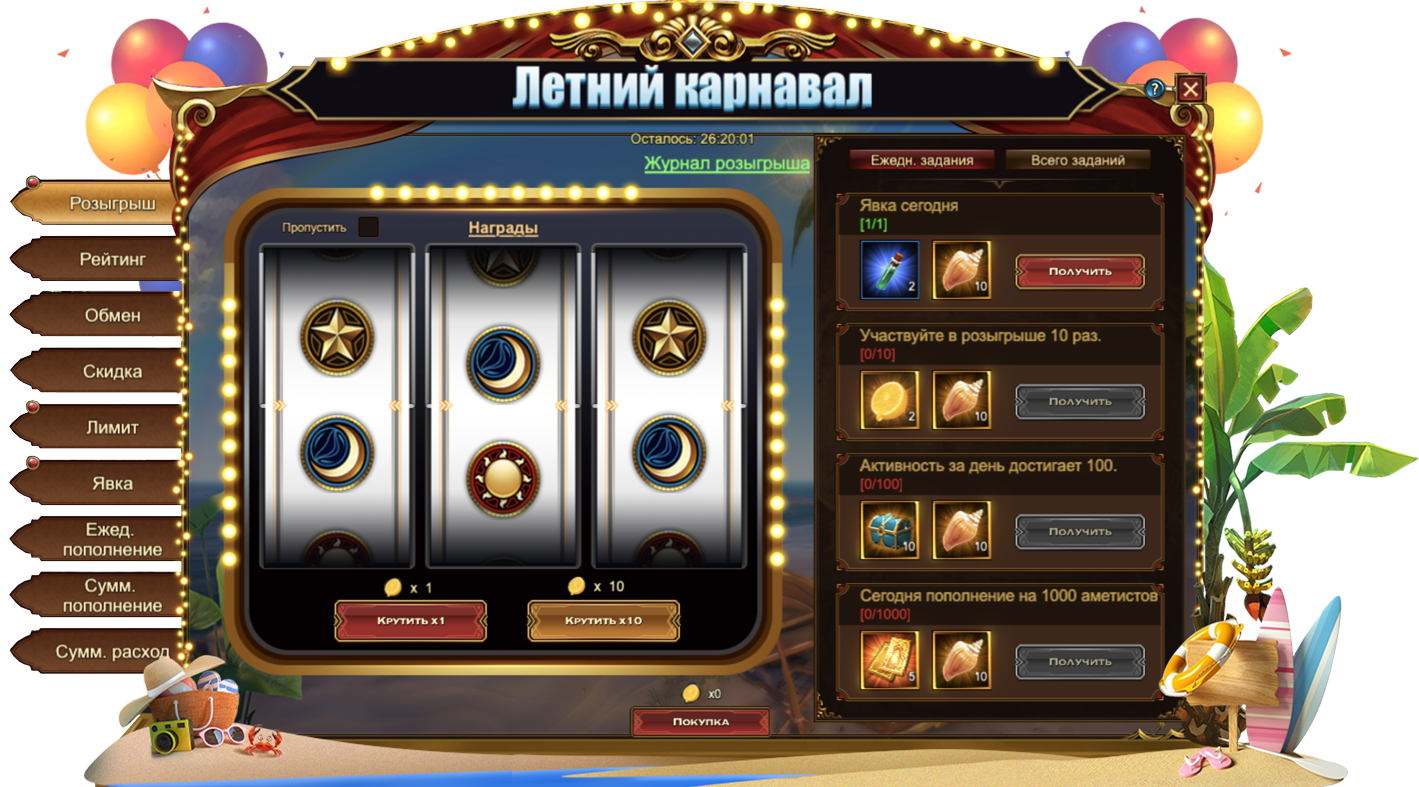Spin ten times with Крутить x10
The width and height of the screenshot is (1419, 787).
[603, 621]
